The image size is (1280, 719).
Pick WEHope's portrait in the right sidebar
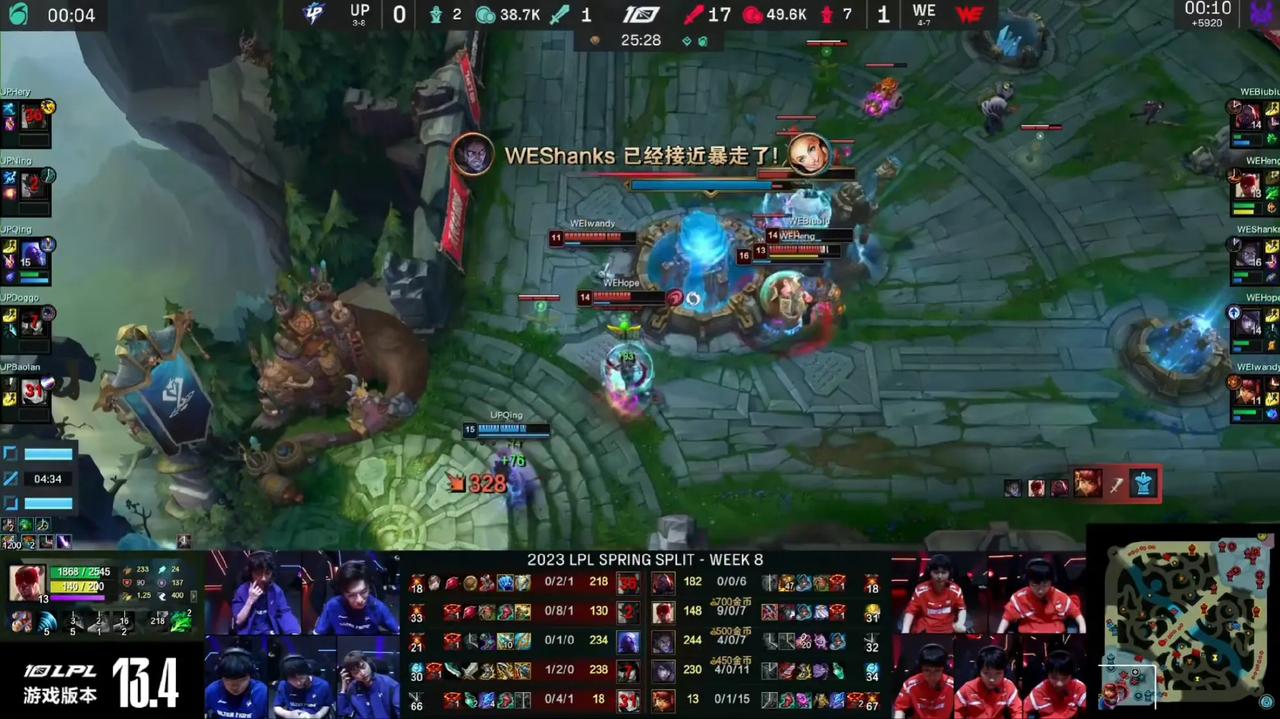(x=1248, y=323)
